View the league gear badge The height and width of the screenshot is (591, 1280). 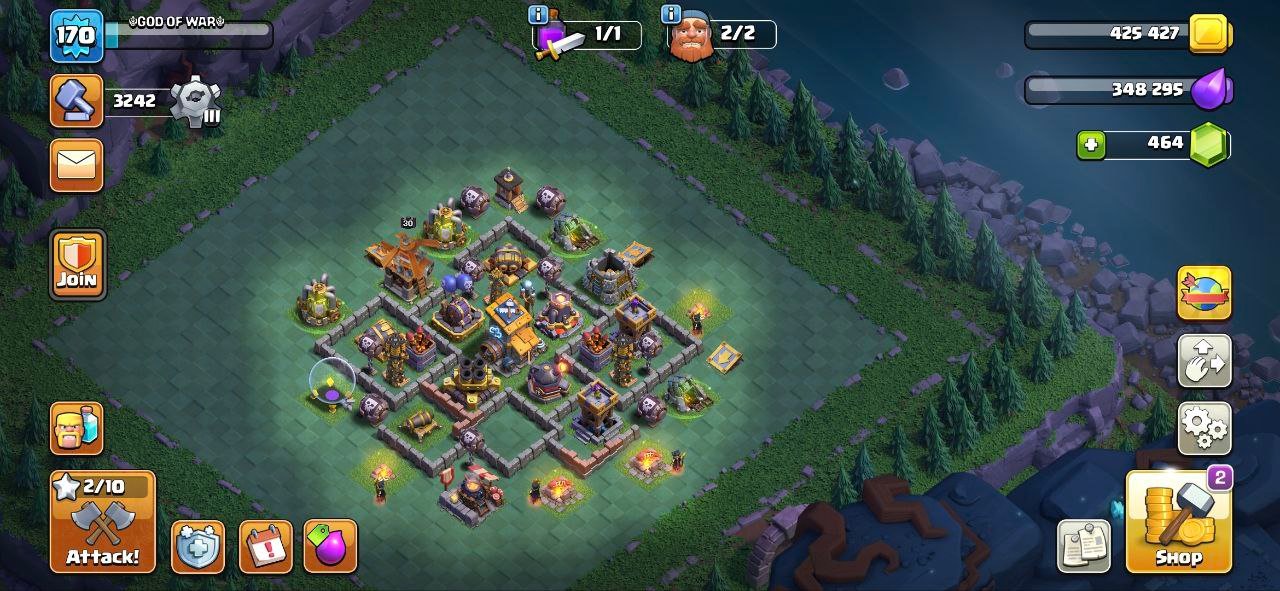tap(193, 101)
